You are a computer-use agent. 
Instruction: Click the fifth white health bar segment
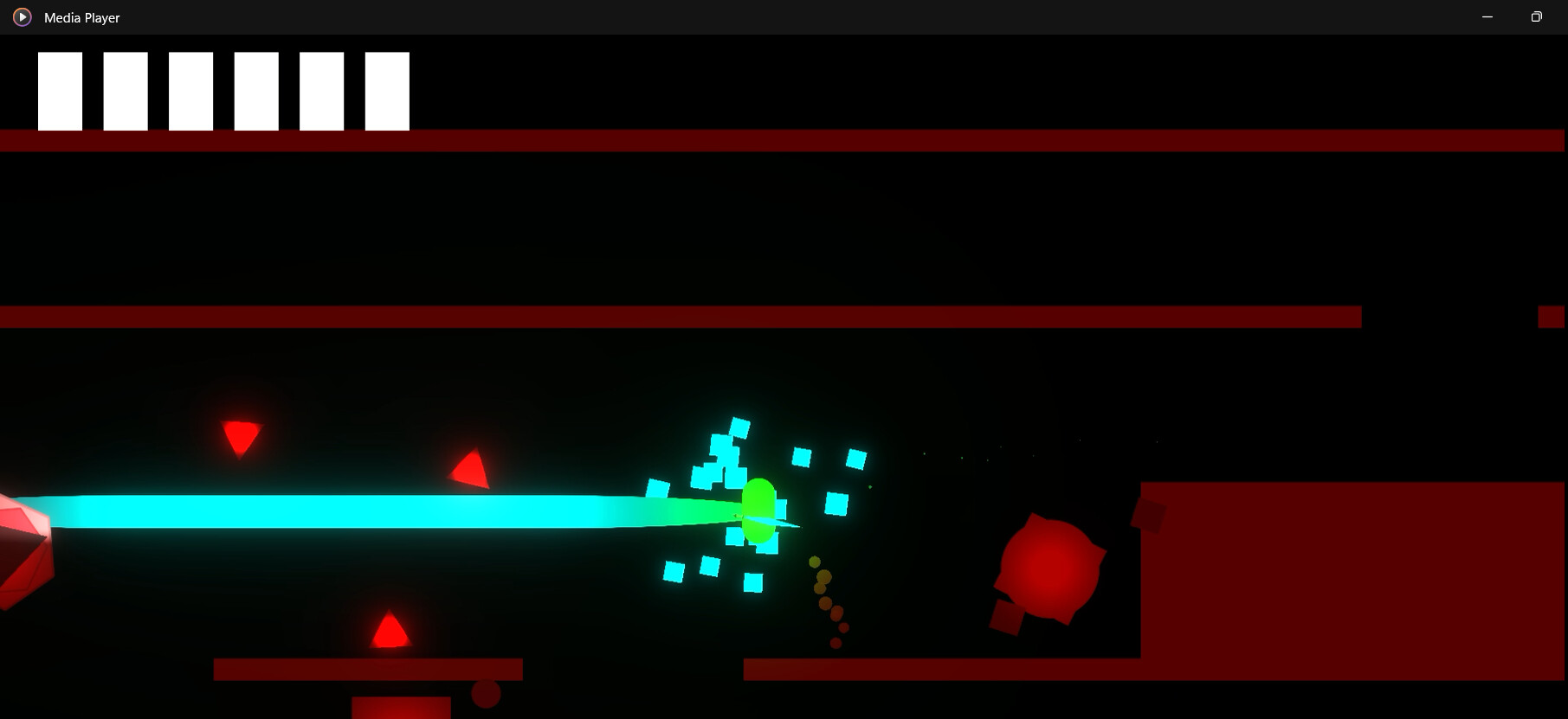[322, 90]
